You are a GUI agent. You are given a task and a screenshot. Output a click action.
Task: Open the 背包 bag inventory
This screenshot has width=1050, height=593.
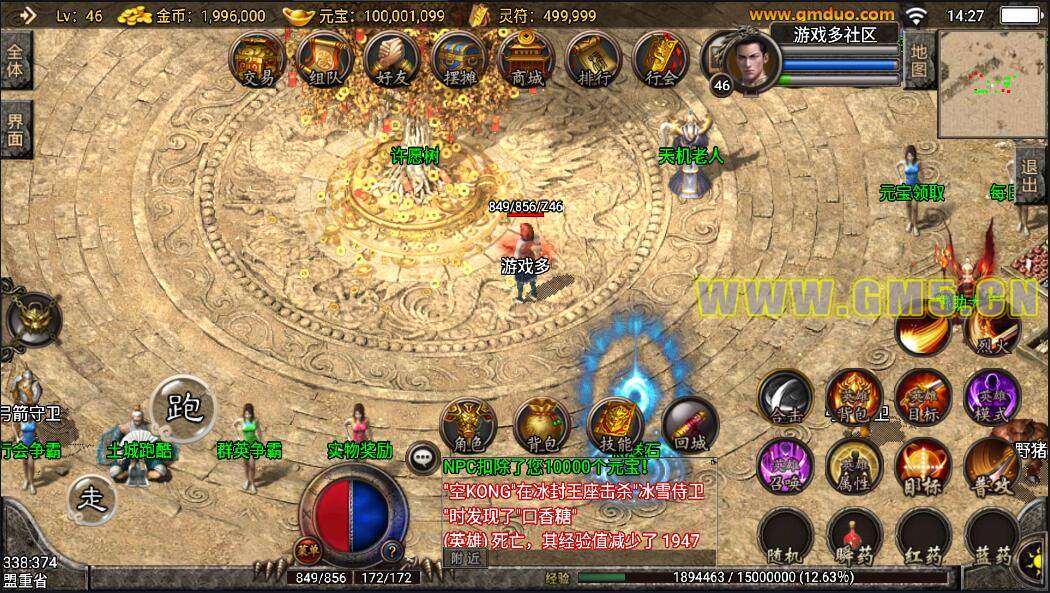542,426
